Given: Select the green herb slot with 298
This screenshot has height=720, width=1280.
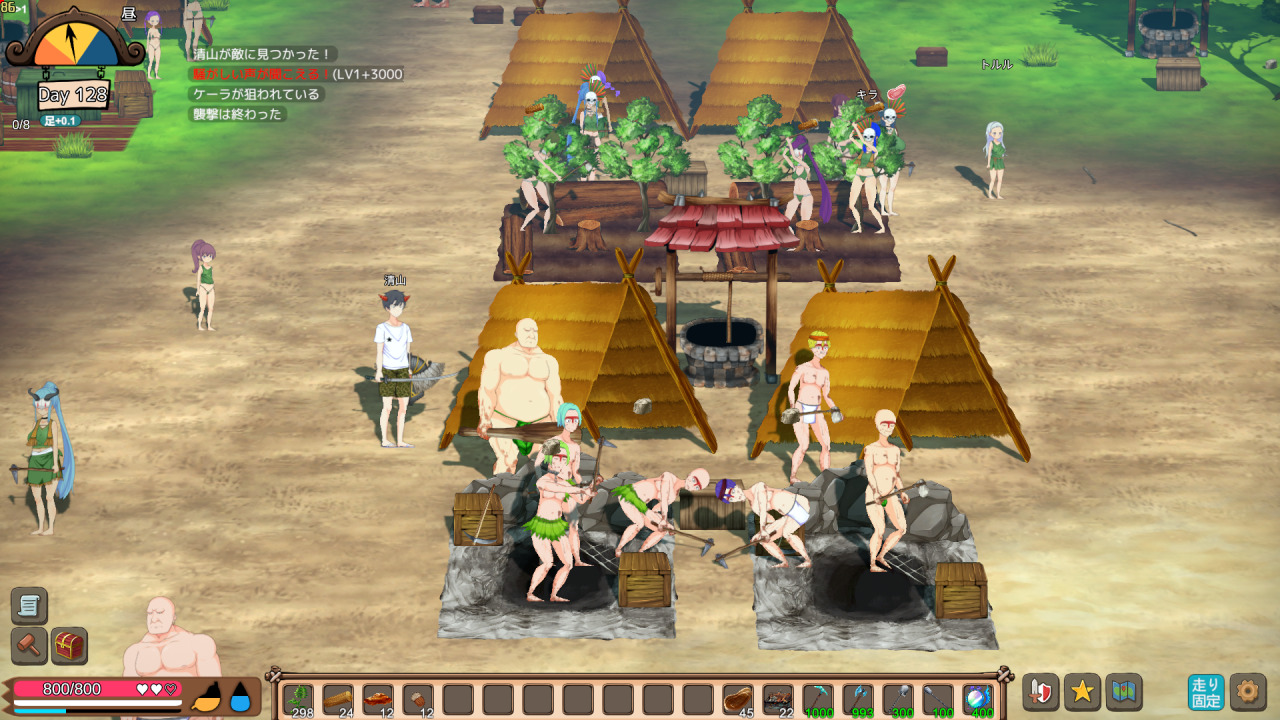Looking at the screenshot, I should 298,699.
